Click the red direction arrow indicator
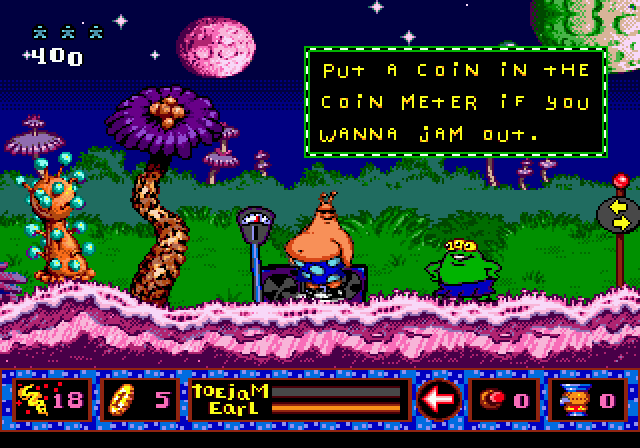 click(437, 399)
